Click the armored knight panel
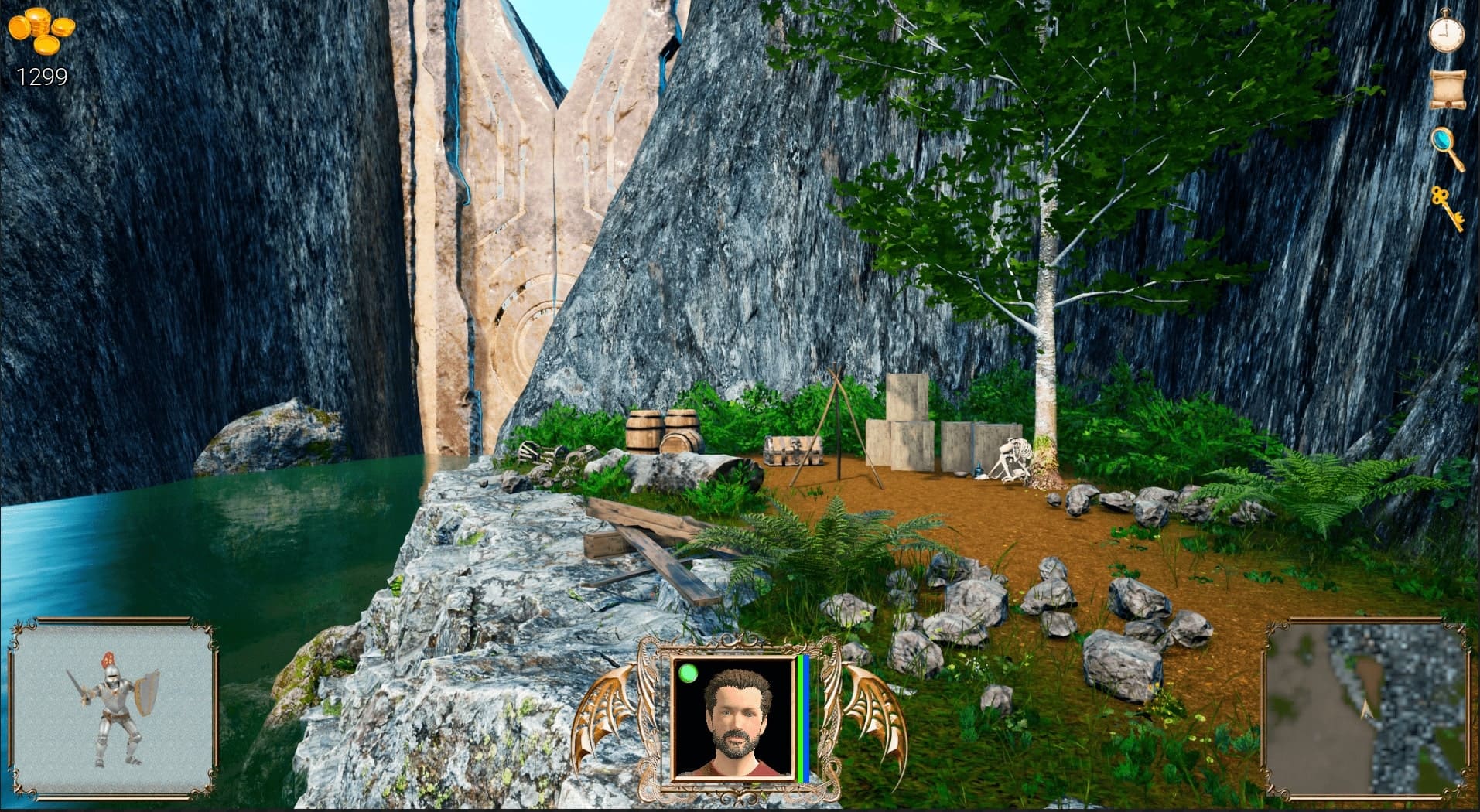 [113, 708]
